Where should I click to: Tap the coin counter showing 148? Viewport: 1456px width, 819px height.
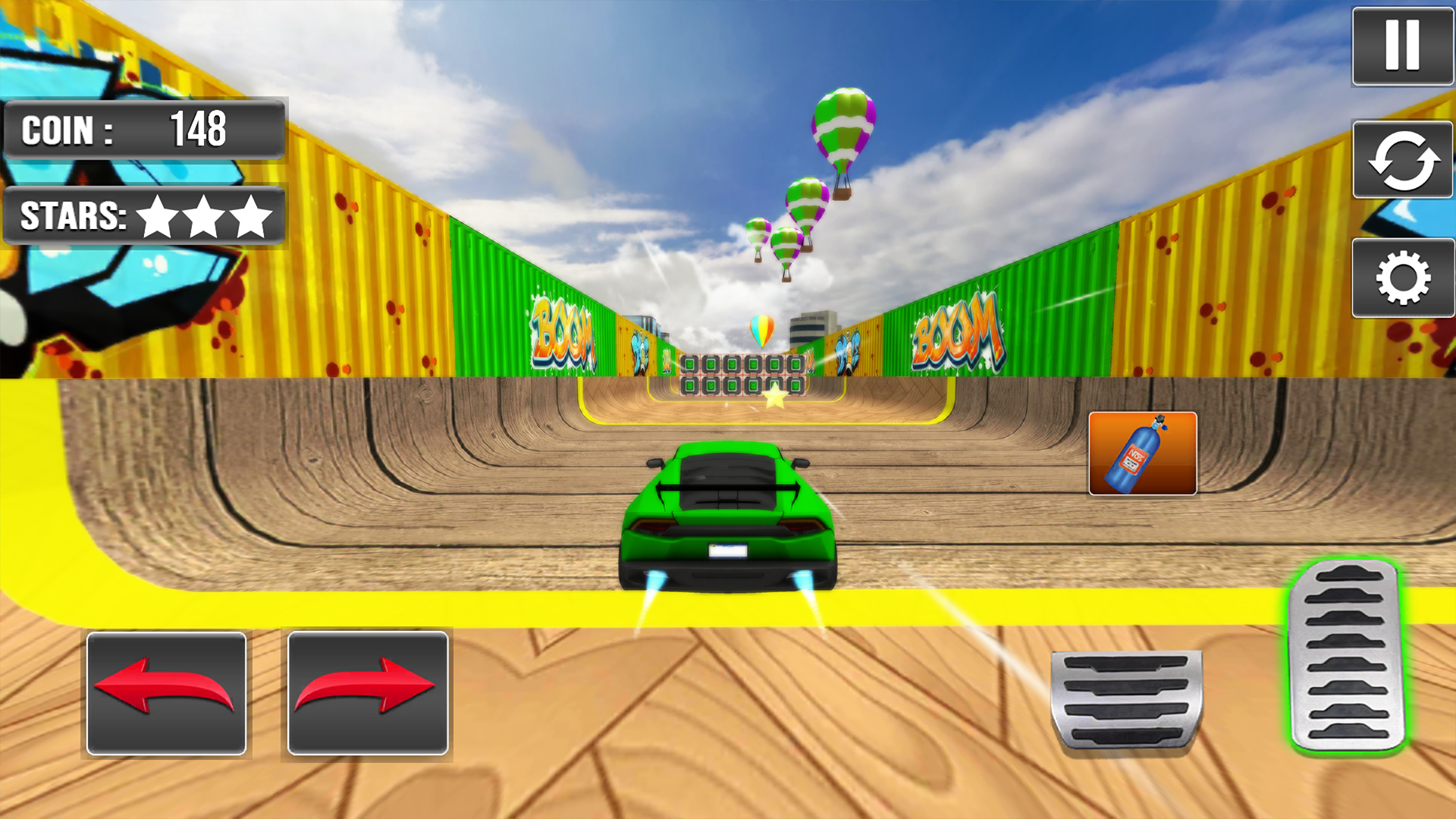[x=144, y=130]
